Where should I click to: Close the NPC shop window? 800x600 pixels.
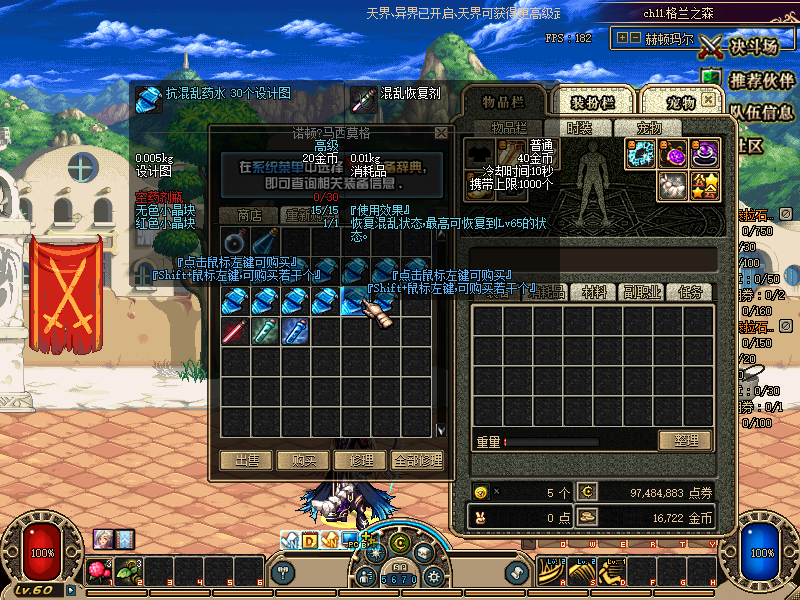click(441, 132)
